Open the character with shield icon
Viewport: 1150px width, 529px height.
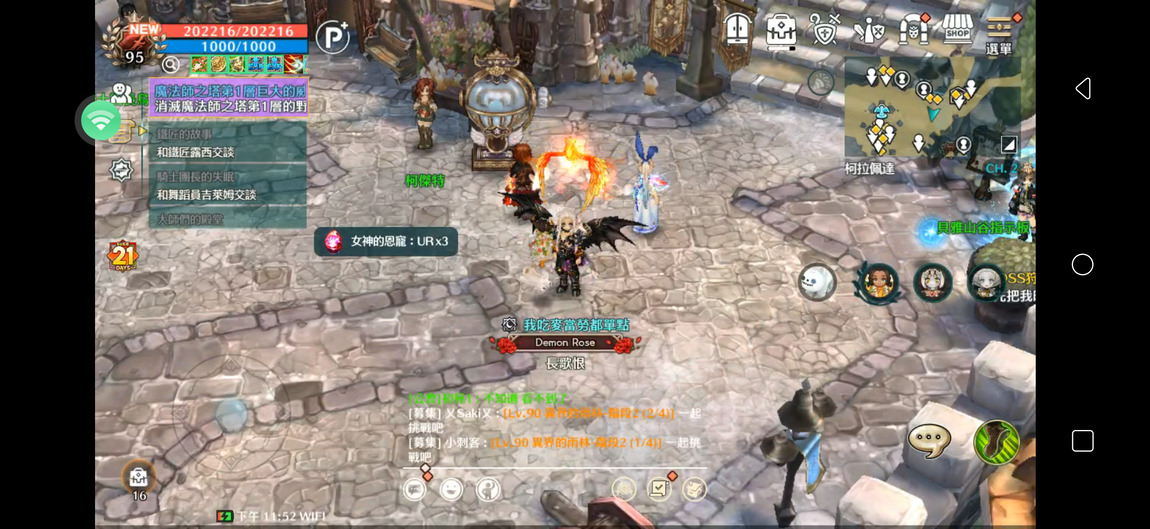pyautogui.click(x=868, y=30)
